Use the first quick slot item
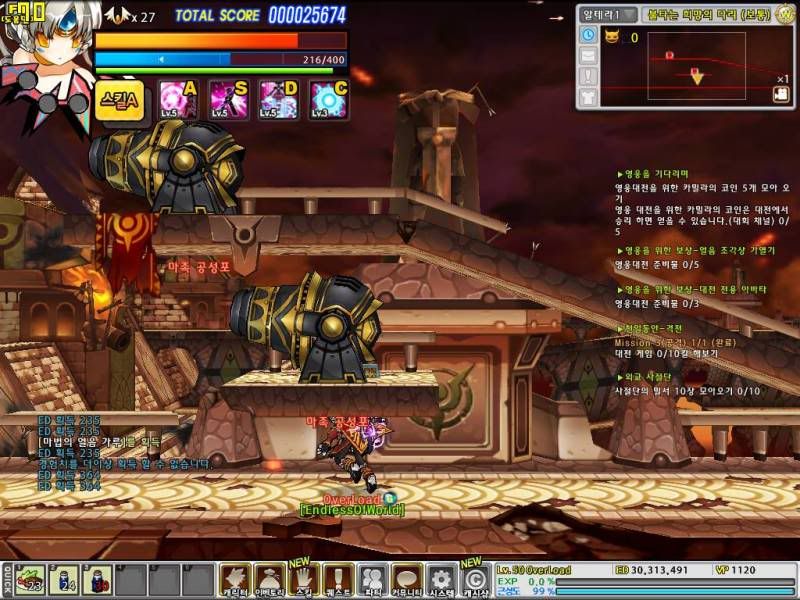The width and height of the screenshot is (800, 600). click(30, 581)
